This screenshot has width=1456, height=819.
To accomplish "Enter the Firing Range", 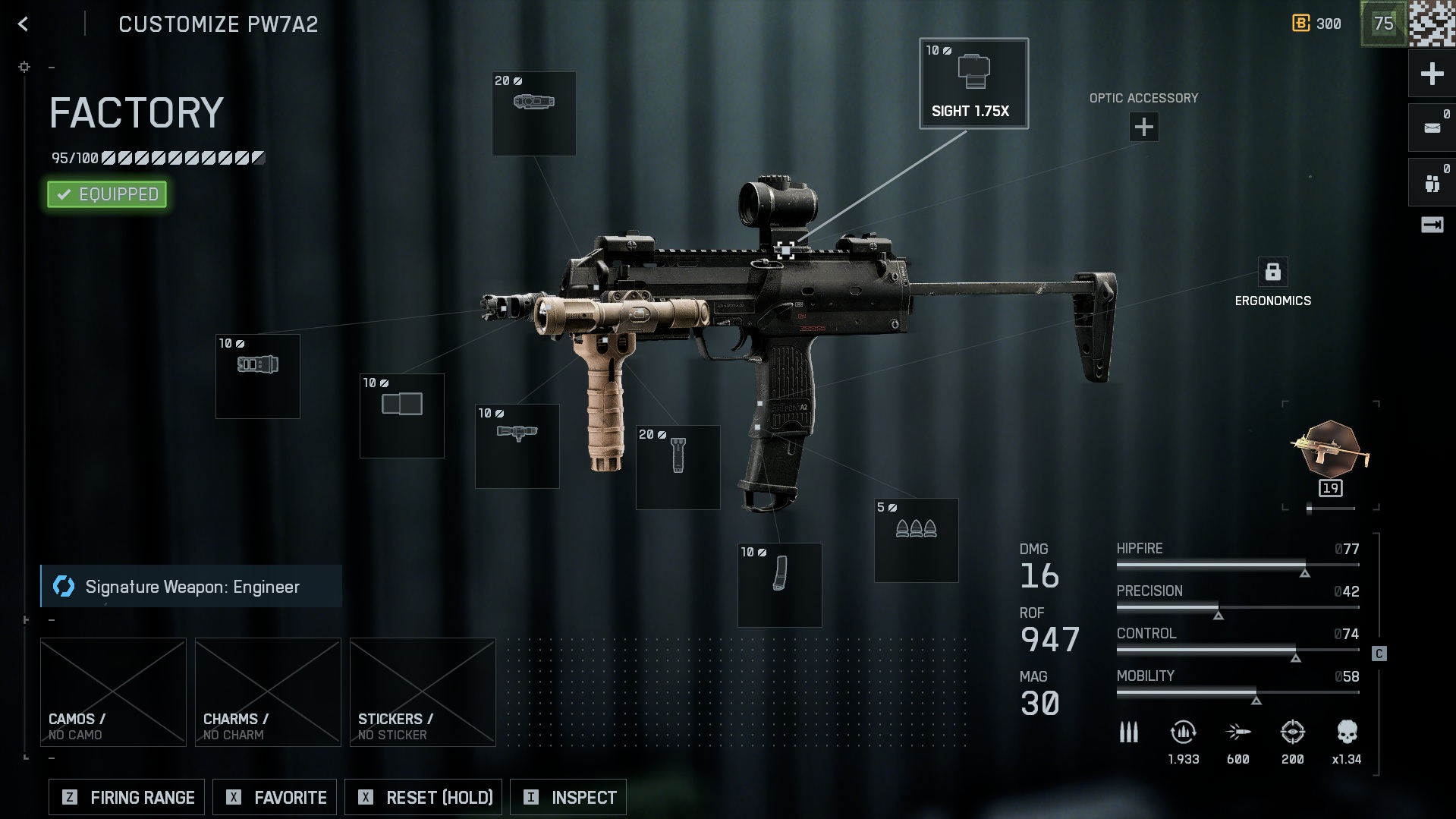I will click(127, 797).
